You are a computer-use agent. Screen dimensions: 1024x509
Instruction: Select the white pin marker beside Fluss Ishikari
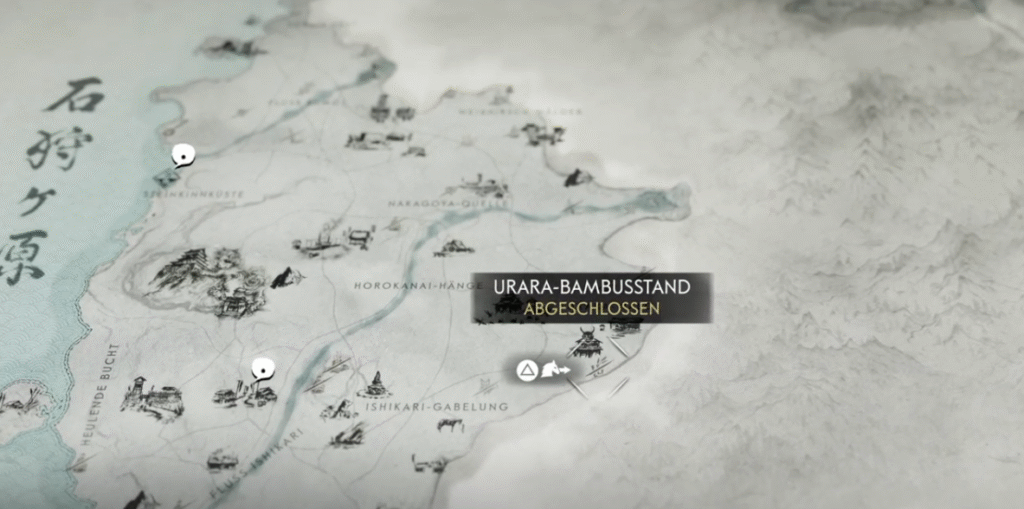[262, 367]
